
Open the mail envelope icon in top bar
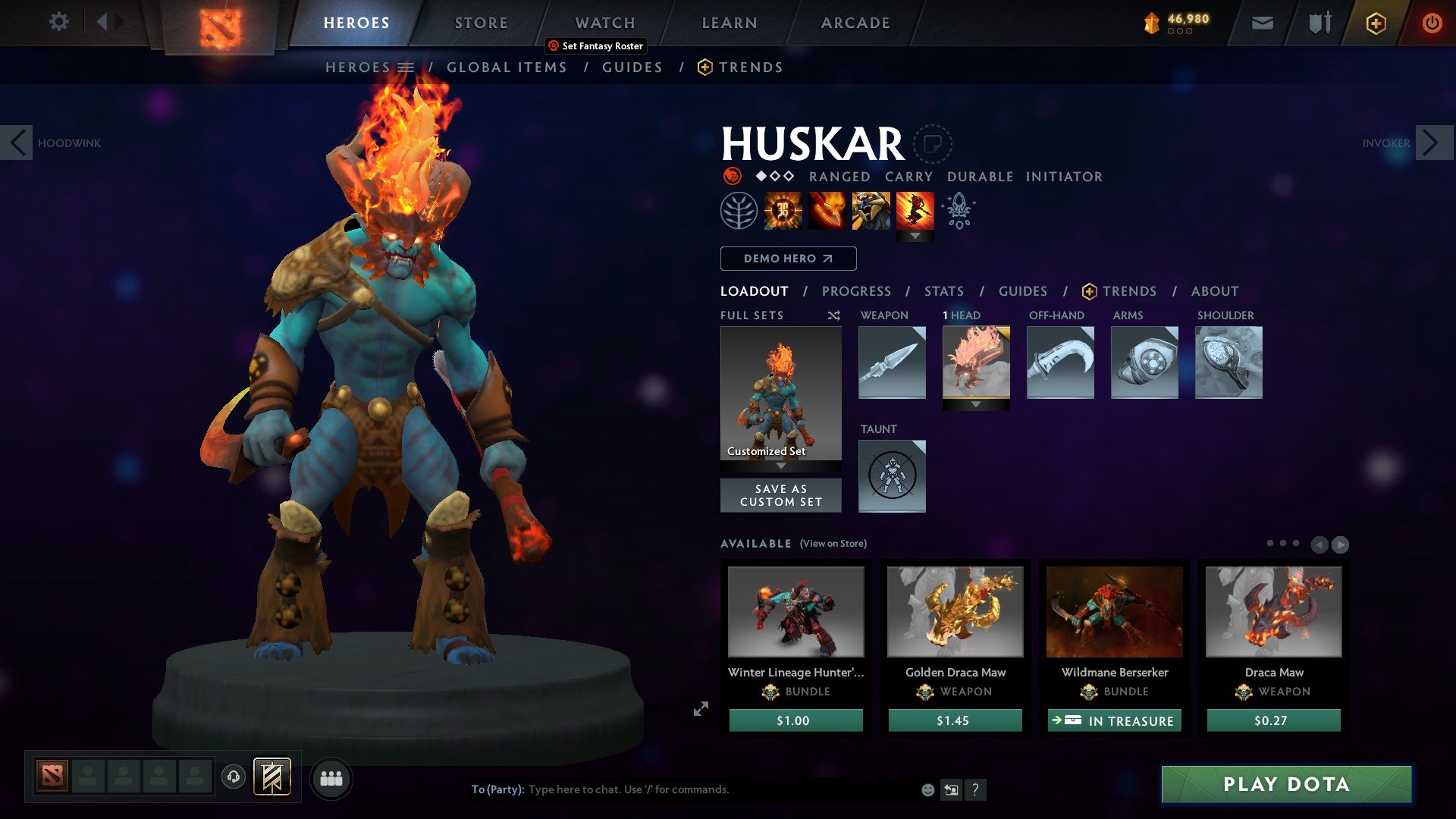(1262, 23)
